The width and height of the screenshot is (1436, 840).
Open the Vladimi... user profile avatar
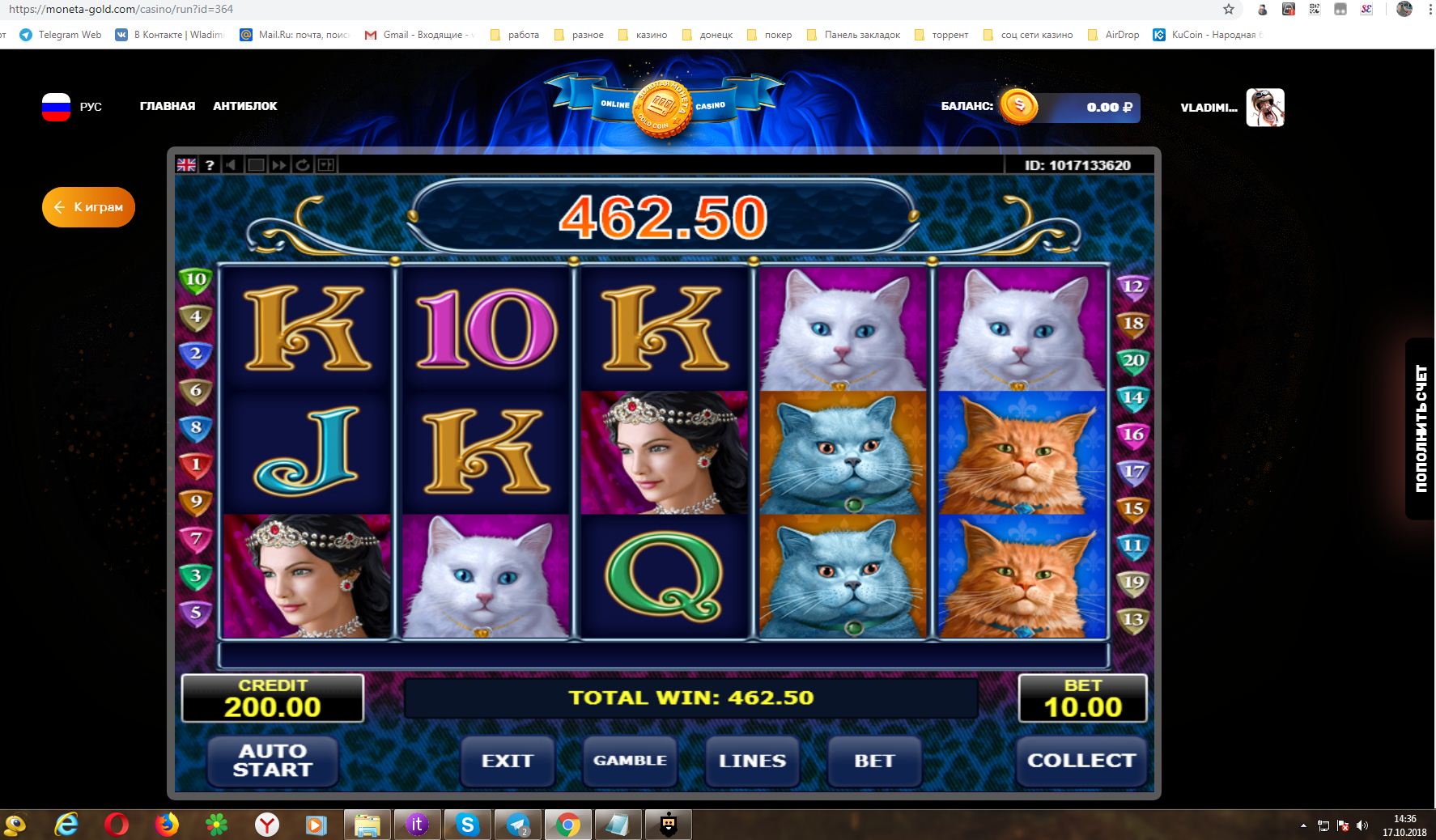(1264, 108)
